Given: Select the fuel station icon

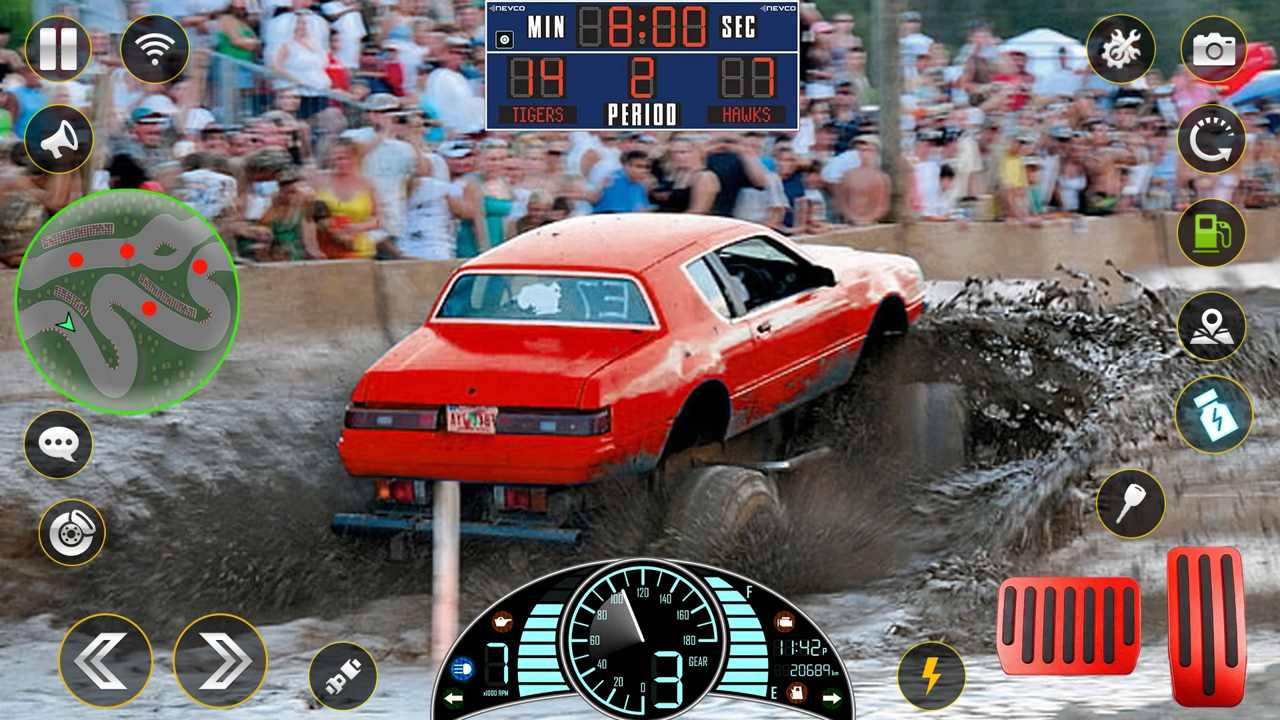Looking at the screenshot, I should point(1213,233).
